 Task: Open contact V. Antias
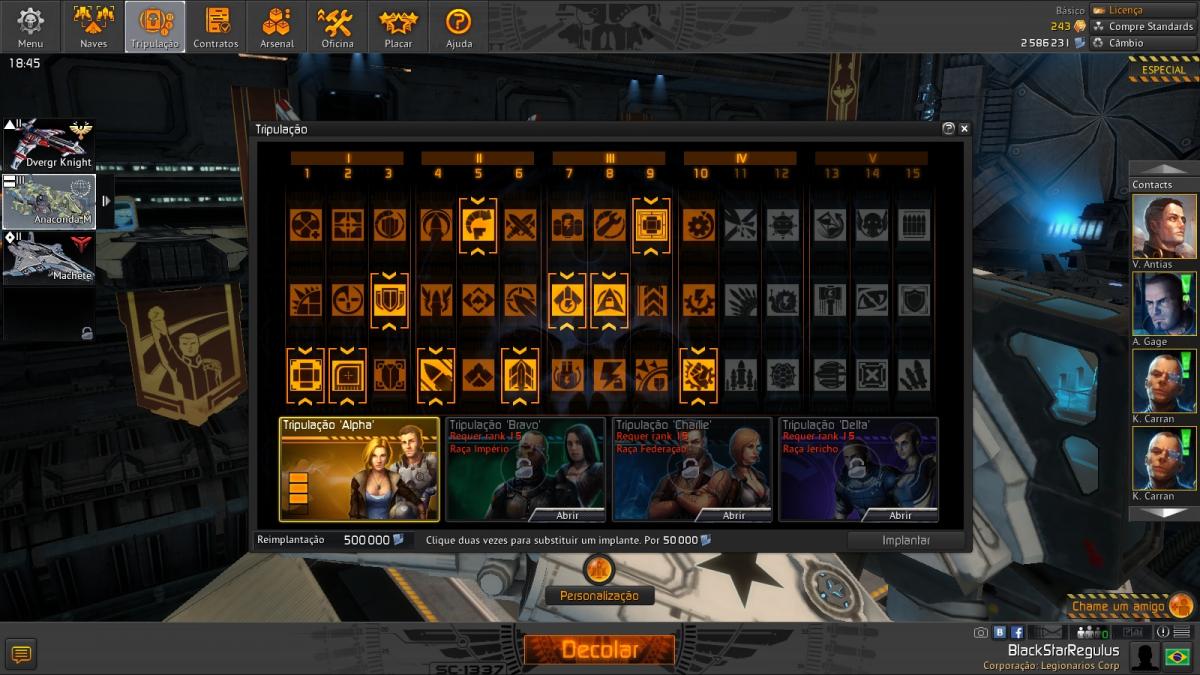coord(1164,229)
